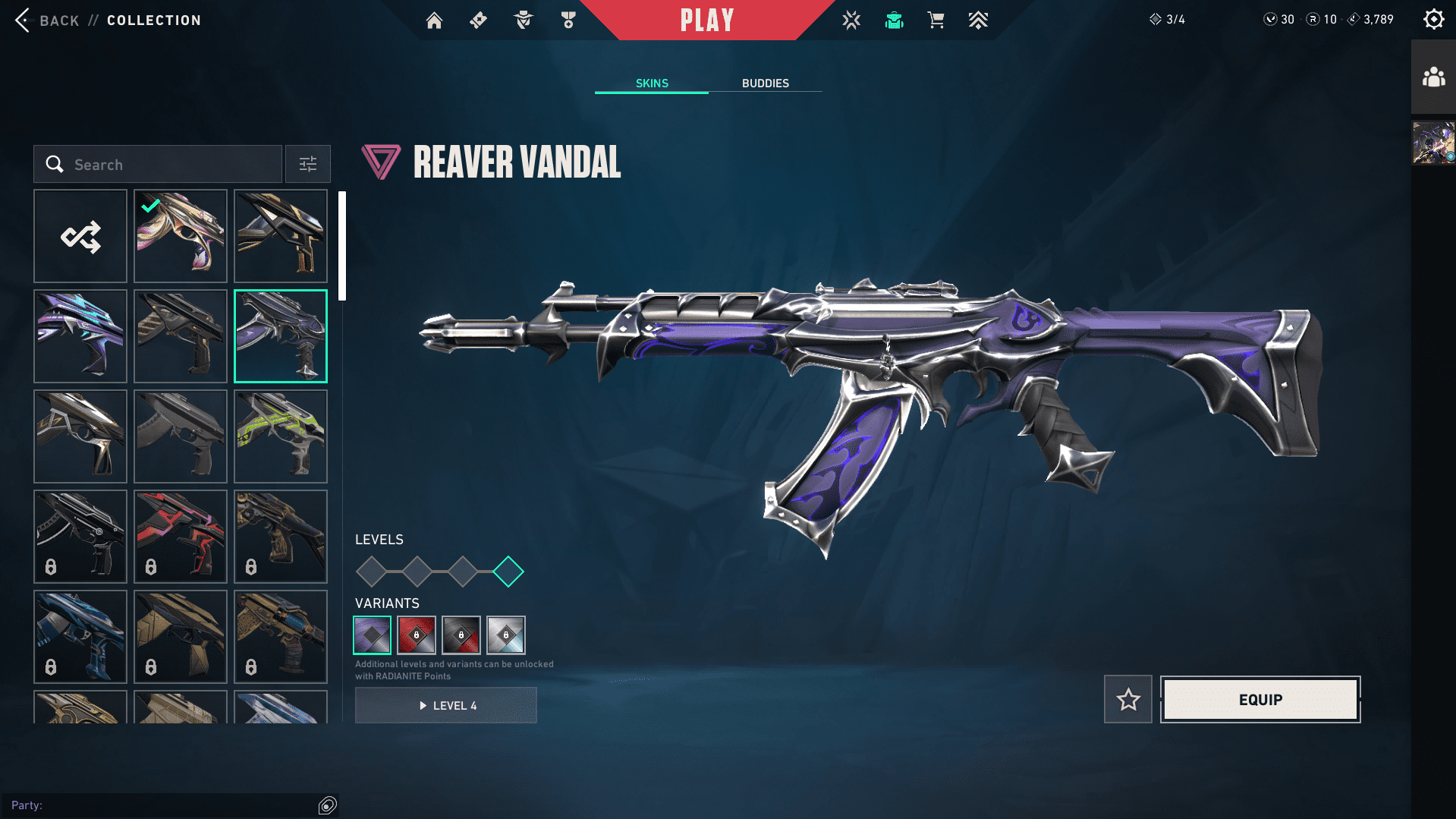Select the green-striped Vandal skin
1456x819 pixels.
tap(281, 436)
